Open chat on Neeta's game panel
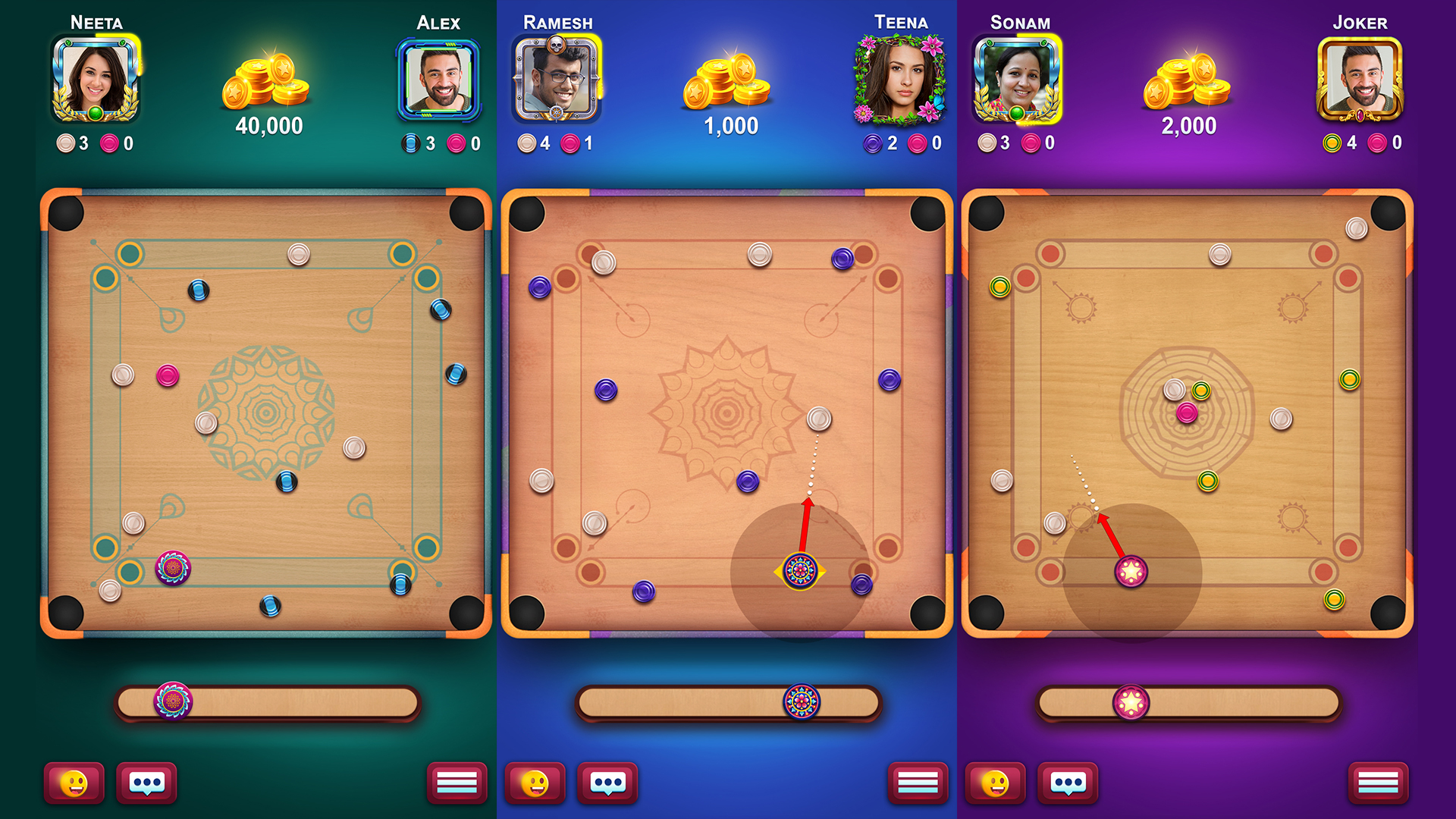 point(147,783)
